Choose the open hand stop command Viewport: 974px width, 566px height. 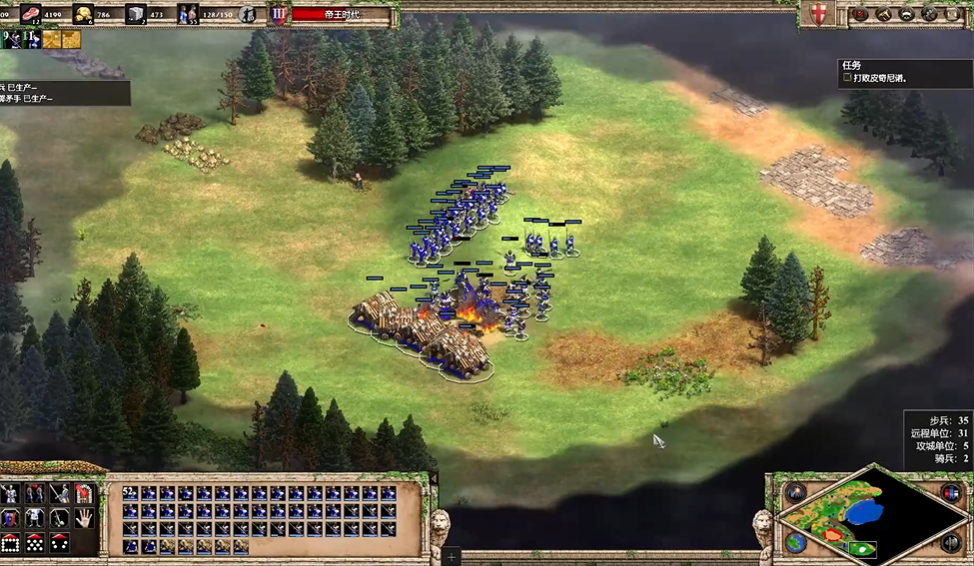(x=85, y=518)
